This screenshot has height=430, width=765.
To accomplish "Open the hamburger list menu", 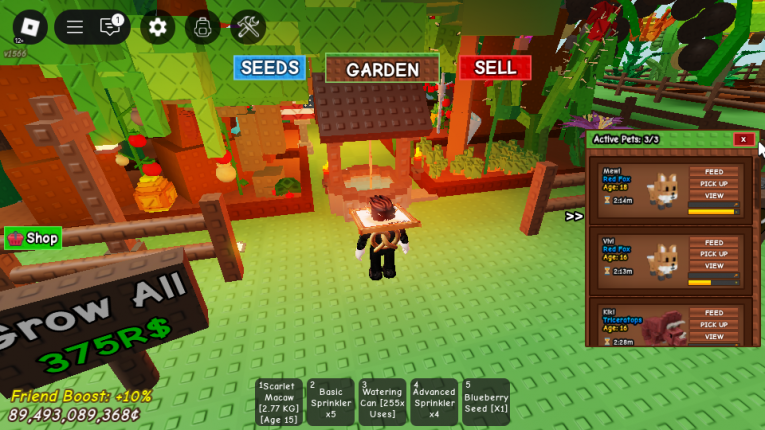I will (x=74, y=28).
